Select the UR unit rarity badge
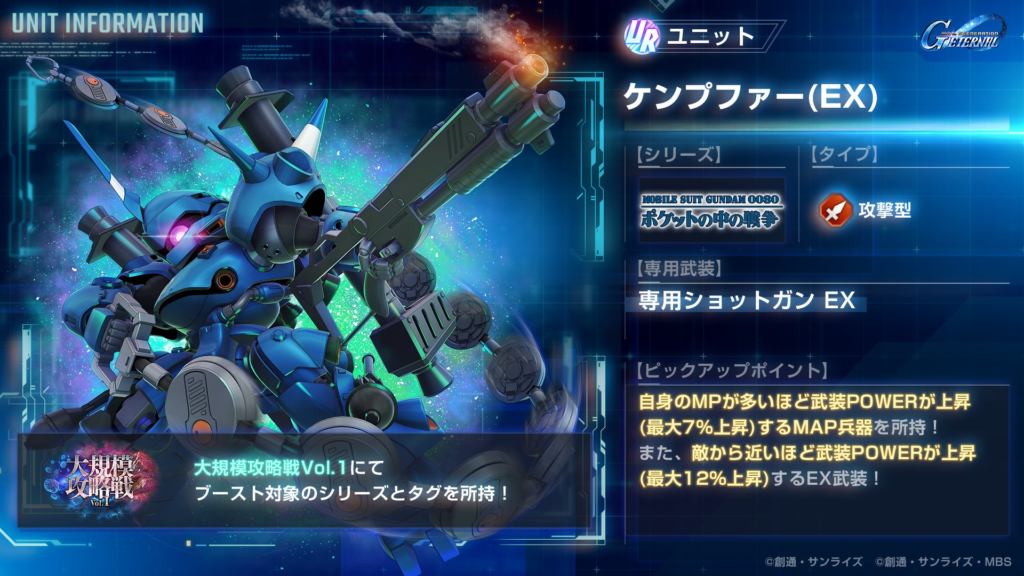 click(641, 37)
